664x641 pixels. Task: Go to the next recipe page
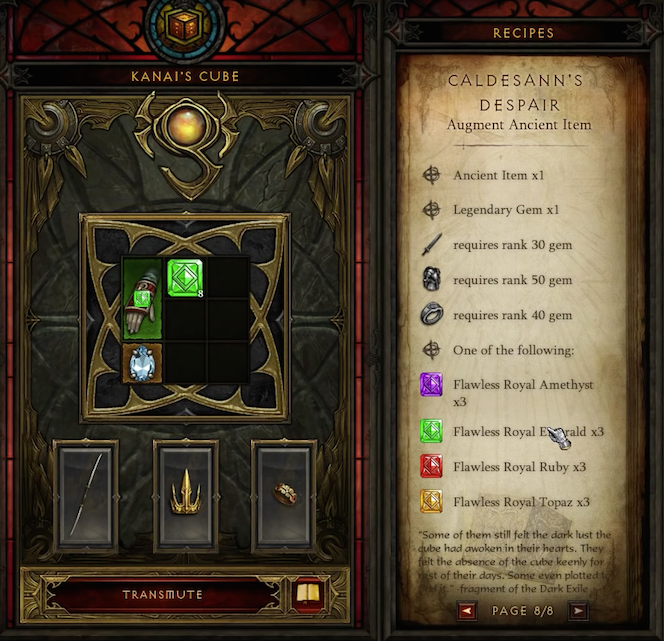click(578, 610)
